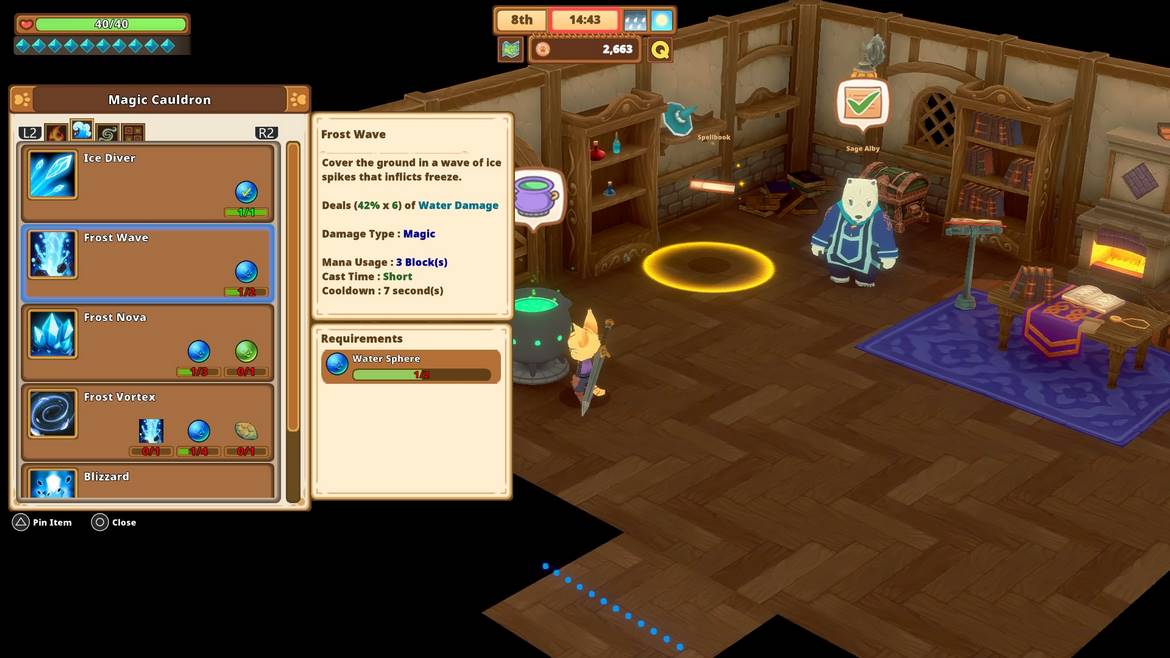Click the rainy weather forecast icon
1170x658 pixels.
coord(635,20)
